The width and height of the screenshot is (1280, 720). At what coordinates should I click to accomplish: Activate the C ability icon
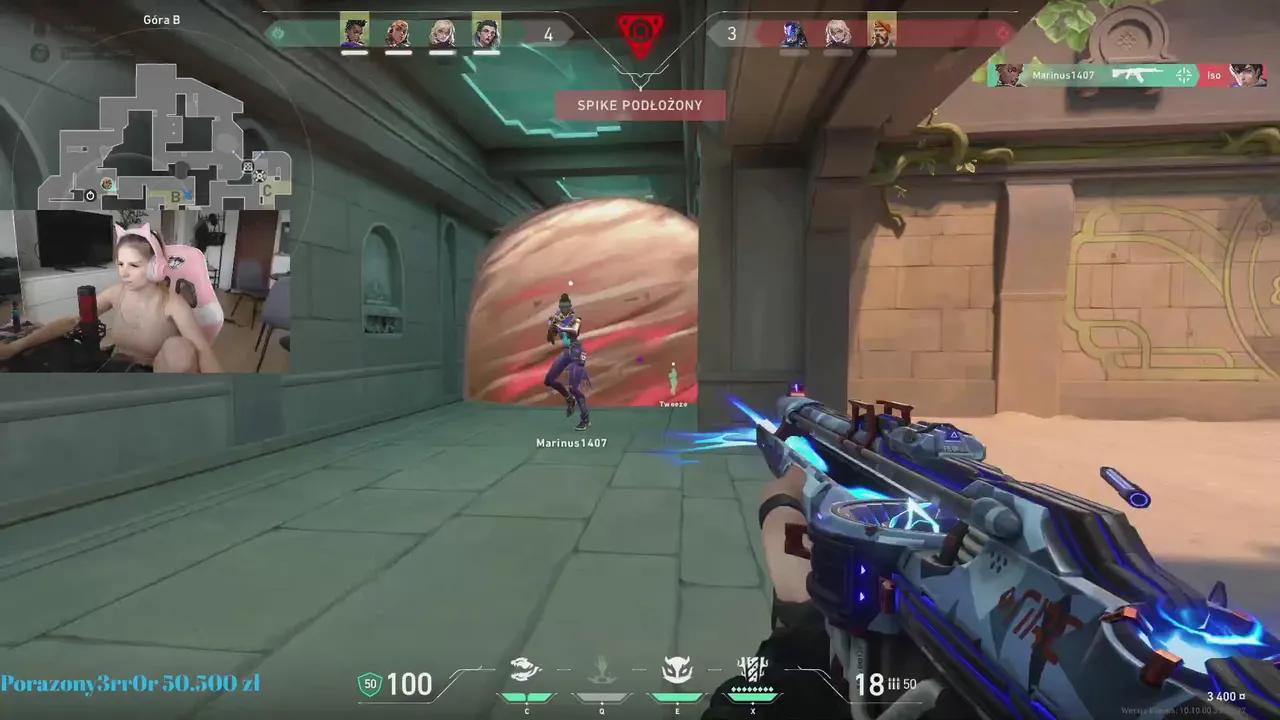(x=526, y=671)
